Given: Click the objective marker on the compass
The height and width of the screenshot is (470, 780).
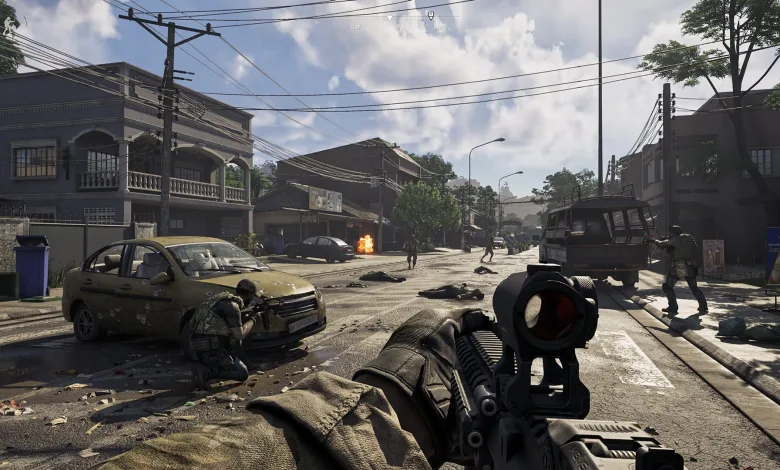Looking at the screenshot, I should 430,15.
